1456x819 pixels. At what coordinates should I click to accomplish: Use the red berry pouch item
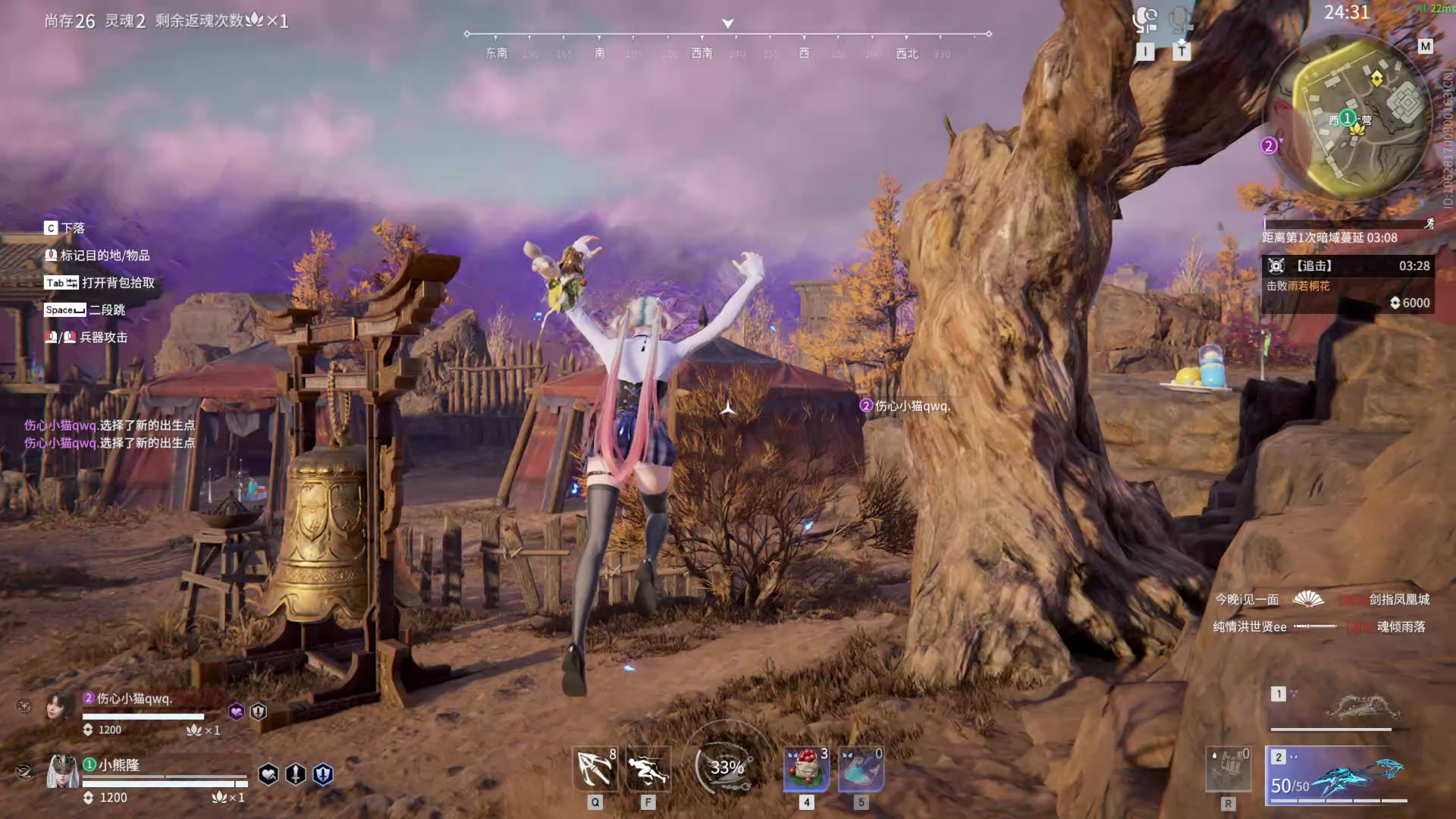point(806,769)
